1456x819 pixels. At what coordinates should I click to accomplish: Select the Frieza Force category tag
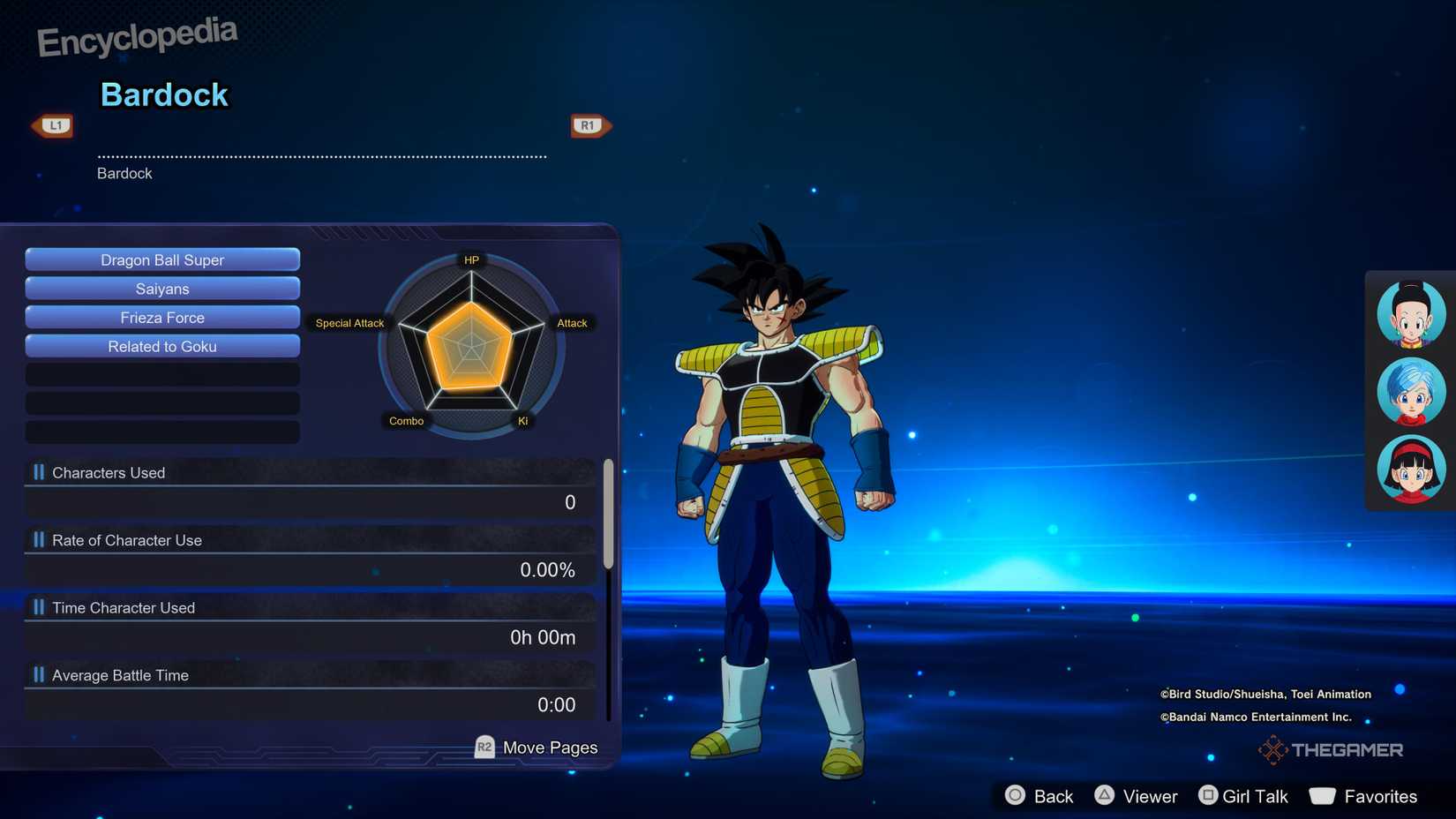point(162,317)
